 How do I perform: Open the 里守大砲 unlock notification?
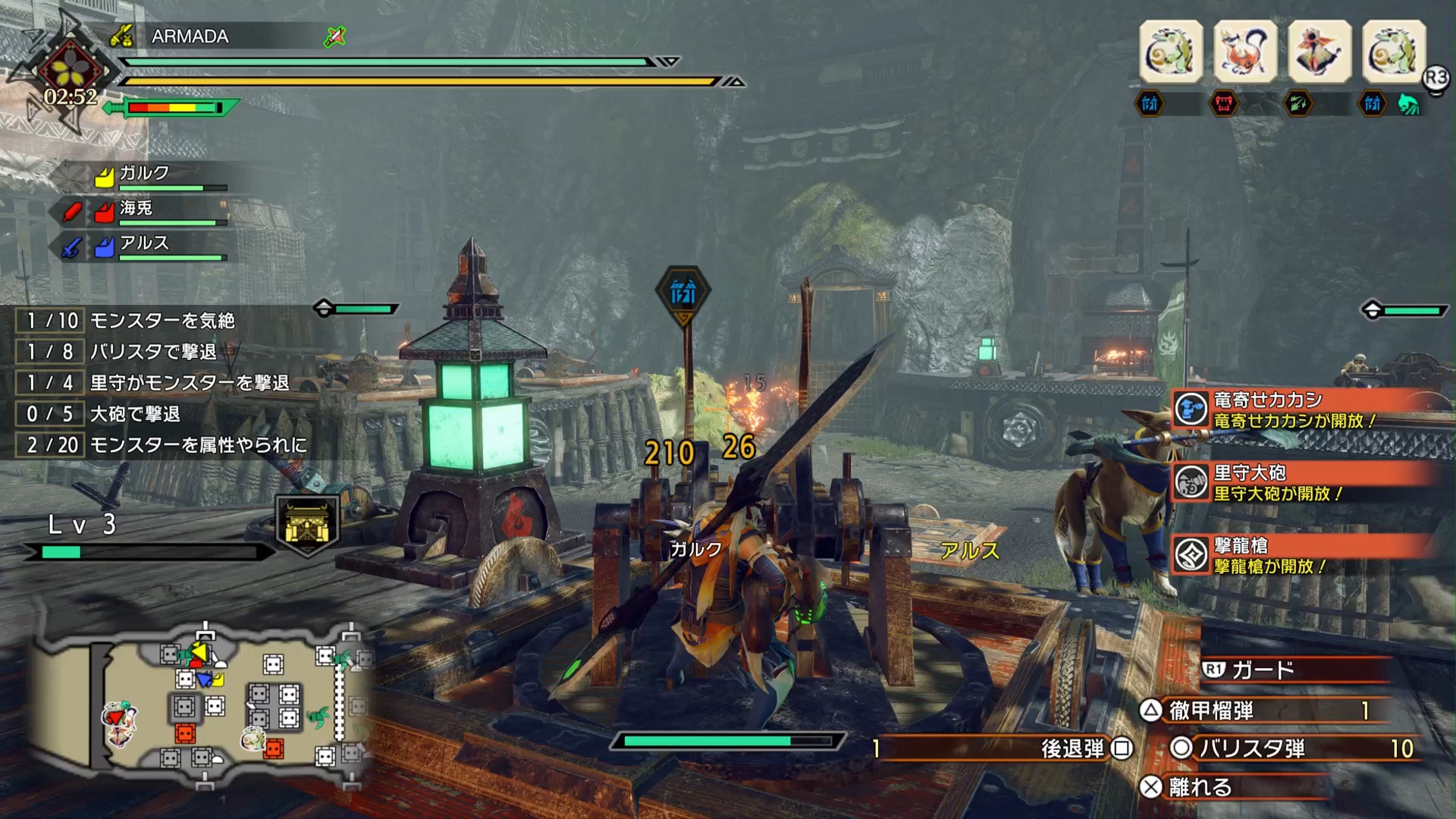pyautogui.click(x=1303, y=483)
